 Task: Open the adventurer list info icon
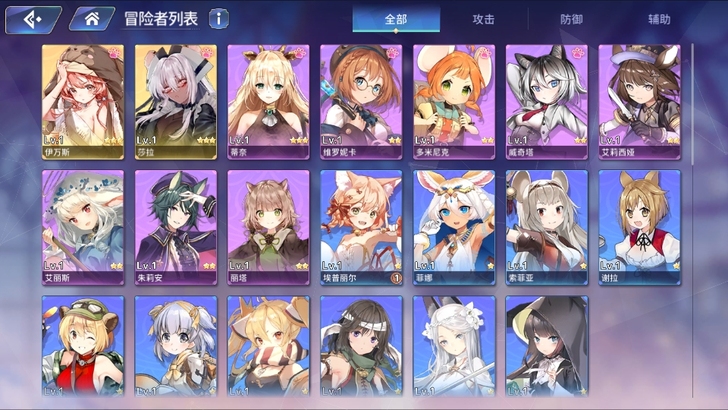[218, 19]
